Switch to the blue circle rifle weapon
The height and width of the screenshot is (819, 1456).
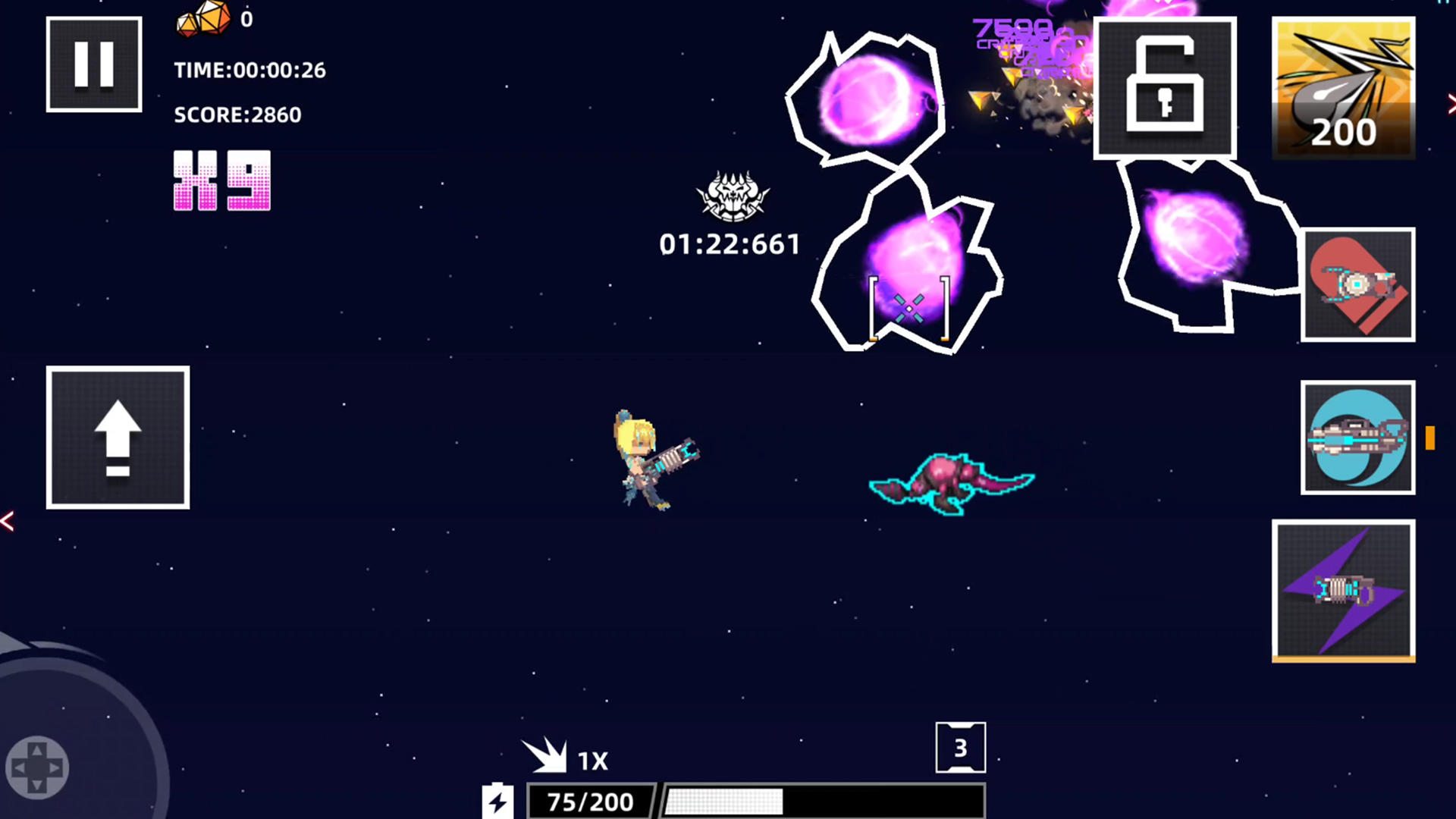click(1357, 438)
